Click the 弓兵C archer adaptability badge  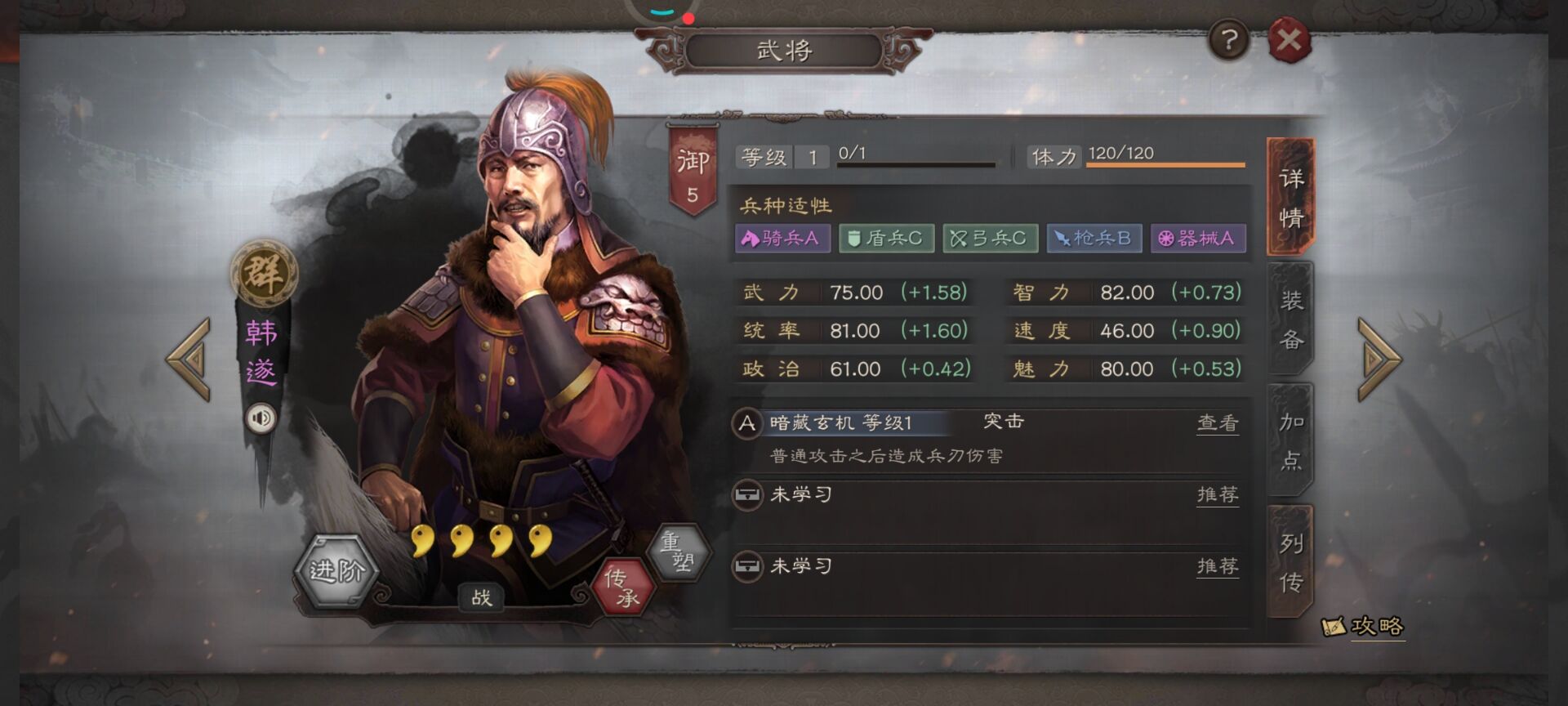click(990, 239)
